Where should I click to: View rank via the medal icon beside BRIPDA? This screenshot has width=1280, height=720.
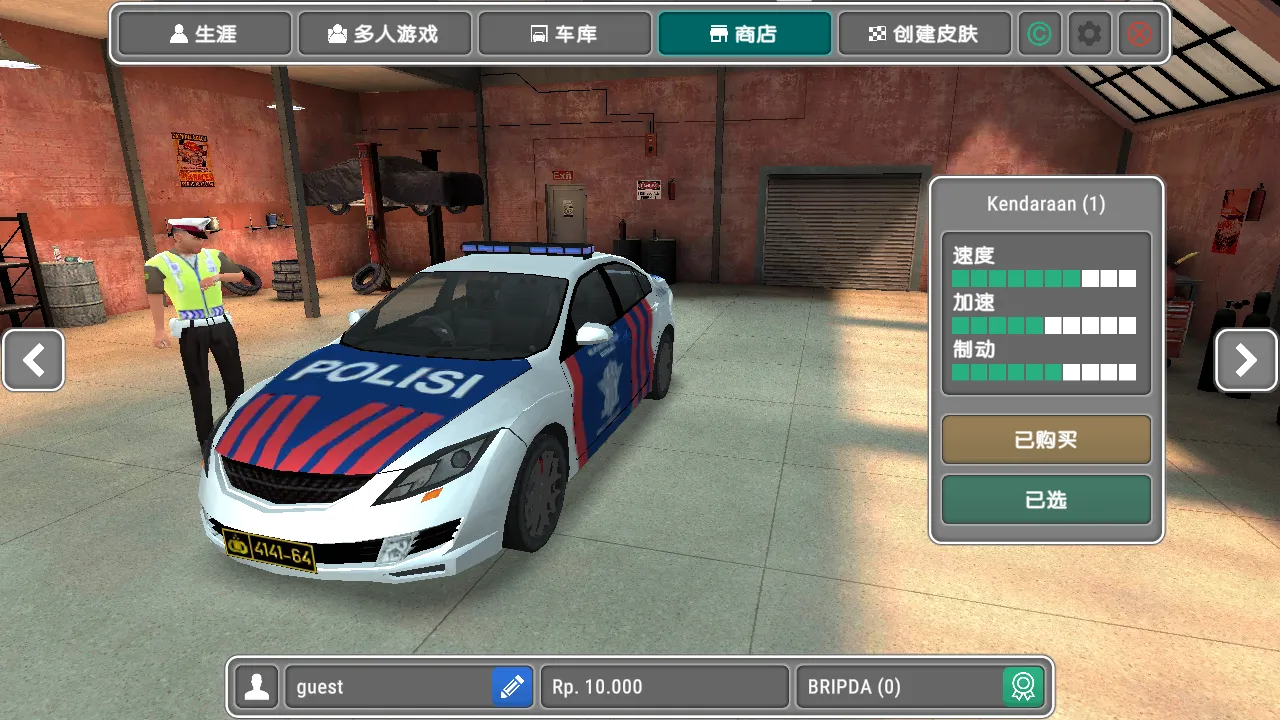coord(1025,687)
